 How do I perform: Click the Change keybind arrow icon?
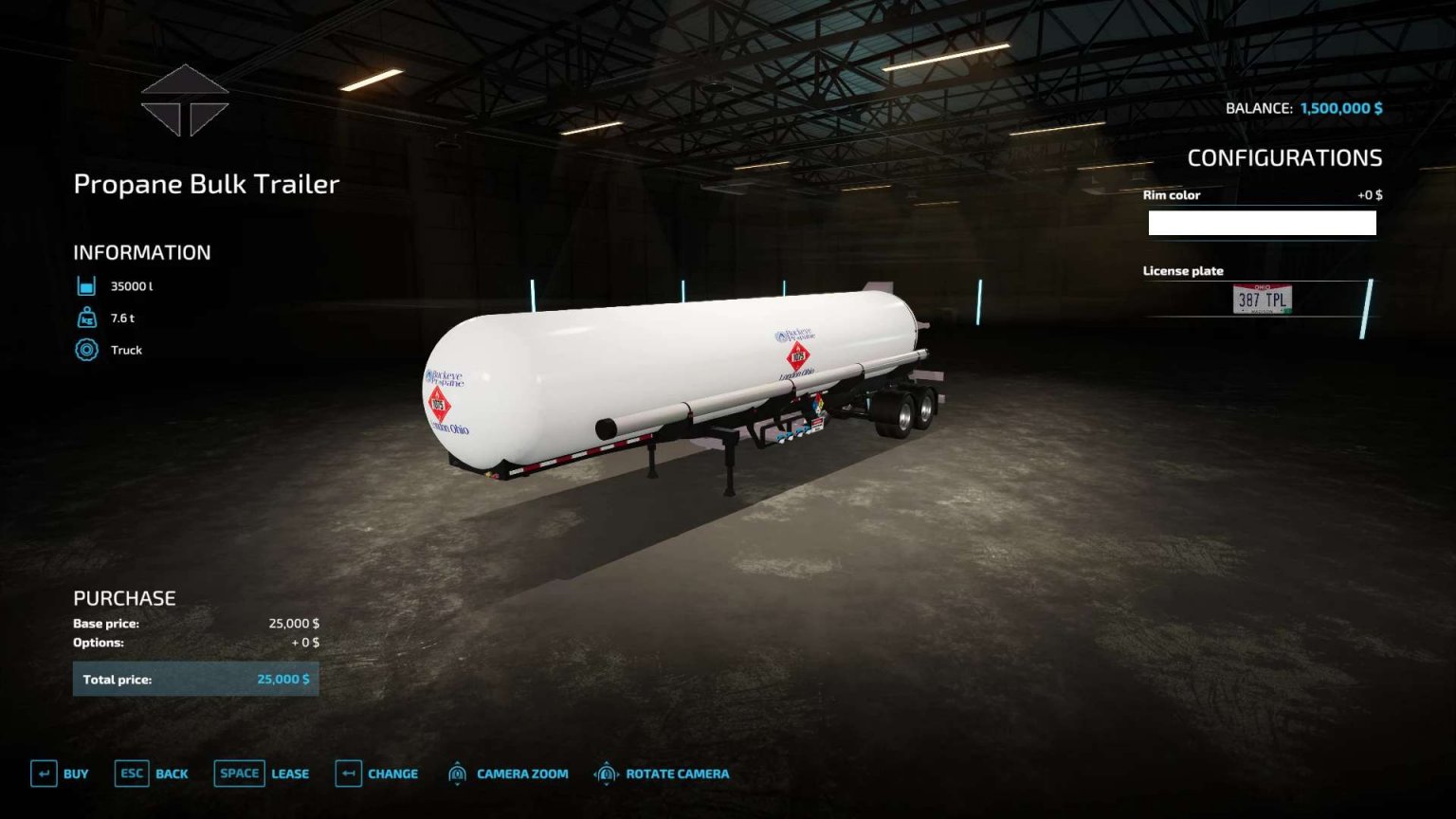(x=349, y=773)
